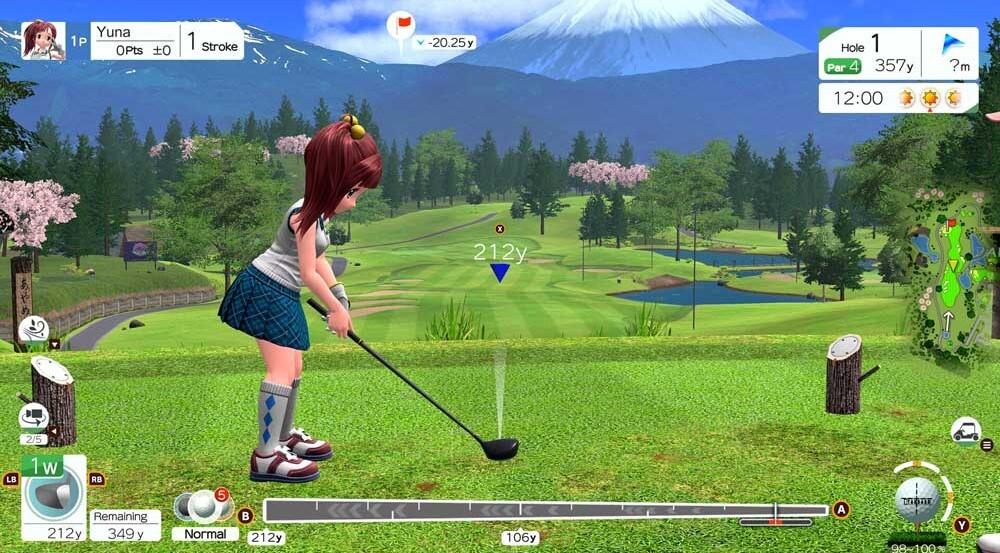Click the swing power gauge bar
Viewport: 1000px width, 553px height.
(546, 510)
